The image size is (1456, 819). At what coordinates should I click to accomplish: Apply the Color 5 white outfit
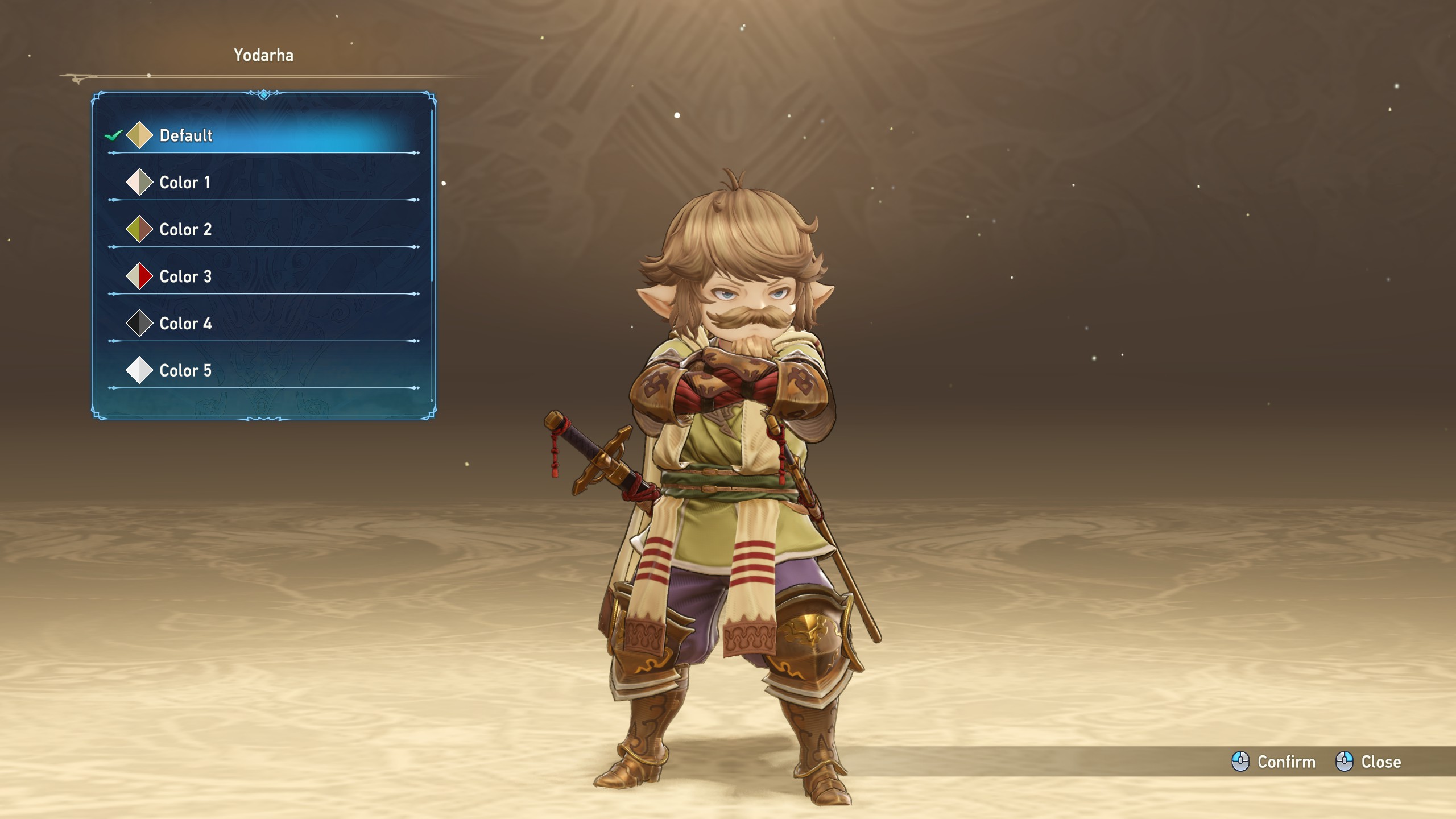coord(185,371)
